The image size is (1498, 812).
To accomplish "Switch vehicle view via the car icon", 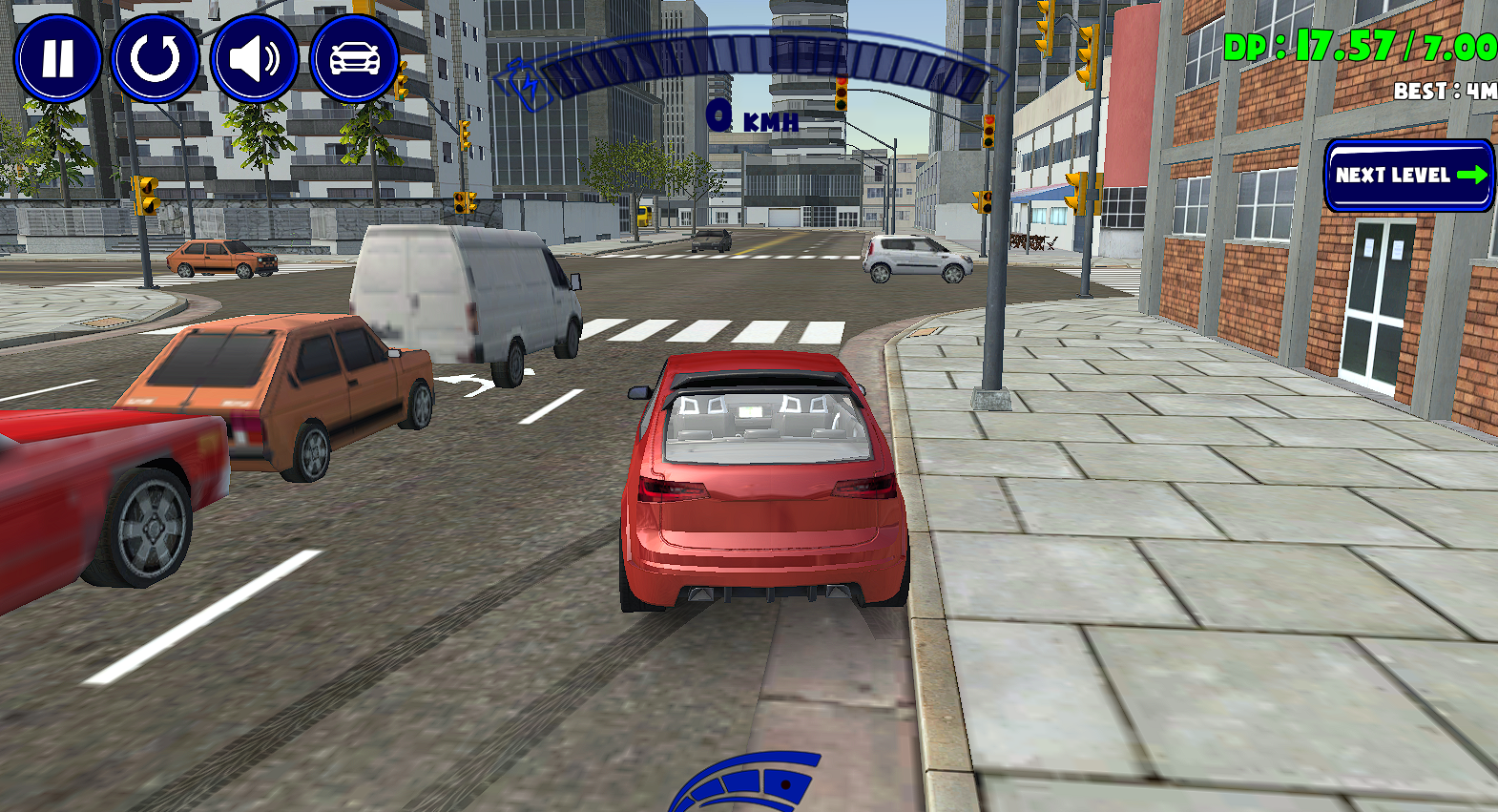I will (x=354, y=59).
